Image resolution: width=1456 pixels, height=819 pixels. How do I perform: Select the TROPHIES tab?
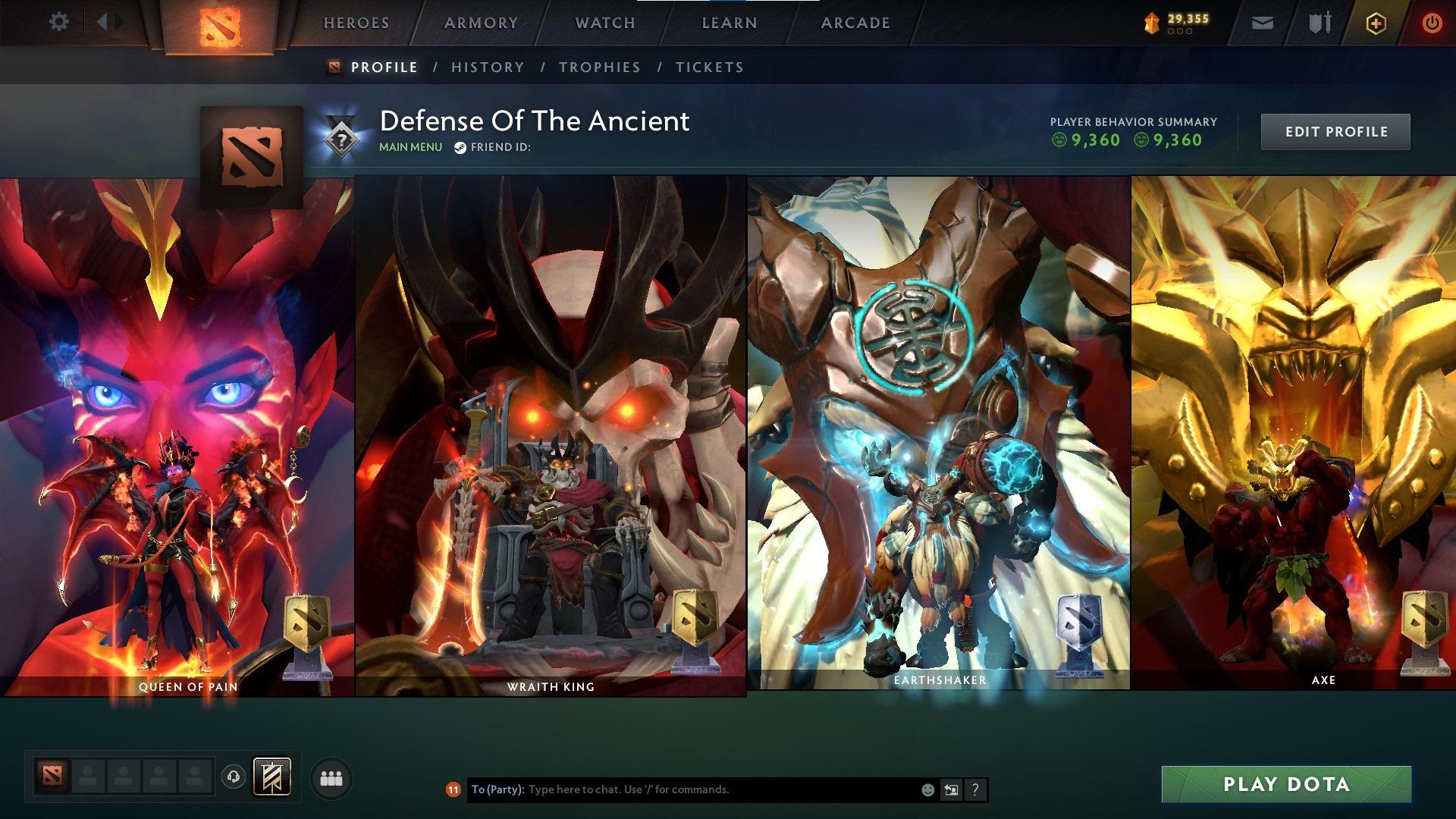pos(600,67)
